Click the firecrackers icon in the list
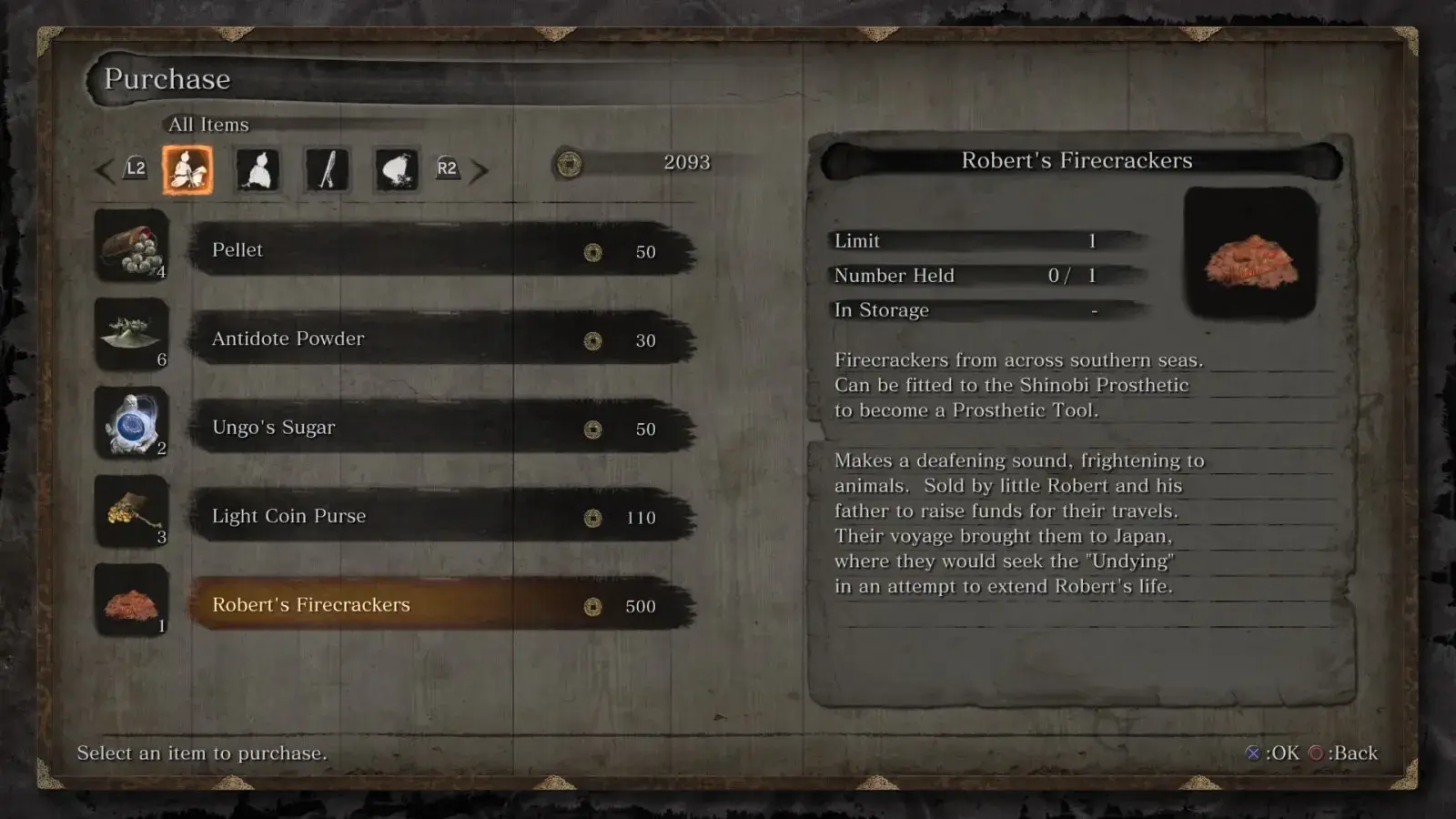The height and width of the screenshot is (819, 1456). 132,601
